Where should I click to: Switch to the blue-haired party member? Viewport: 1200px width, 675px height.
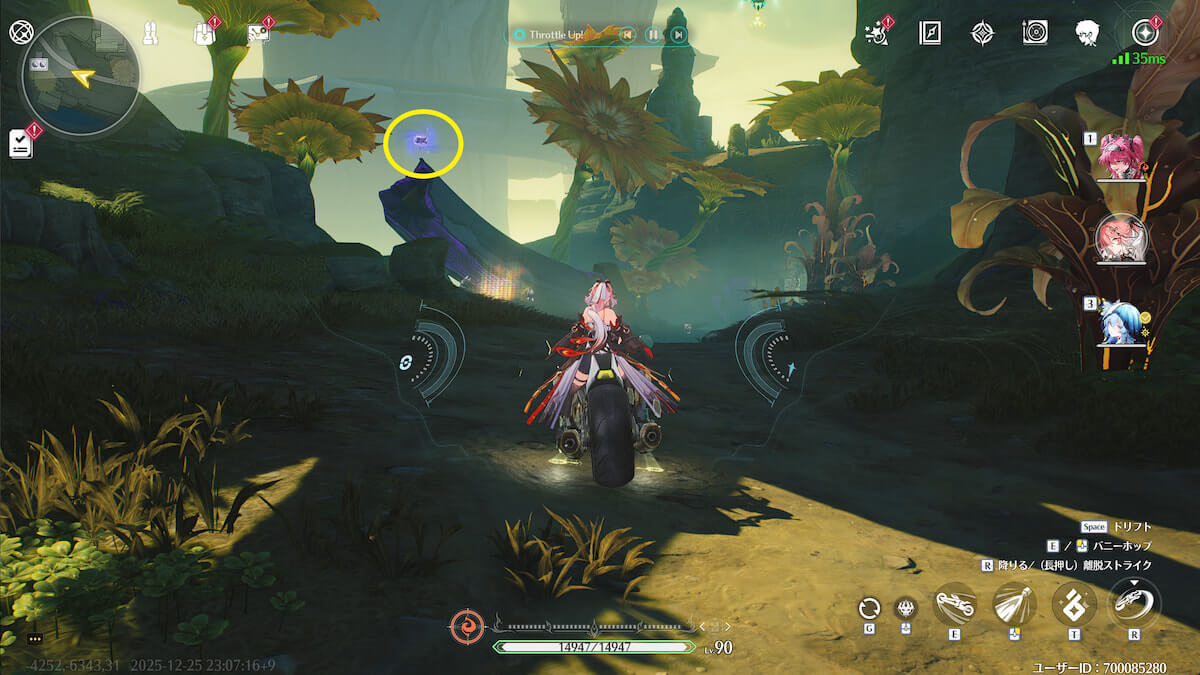(x=1120, y=323)
